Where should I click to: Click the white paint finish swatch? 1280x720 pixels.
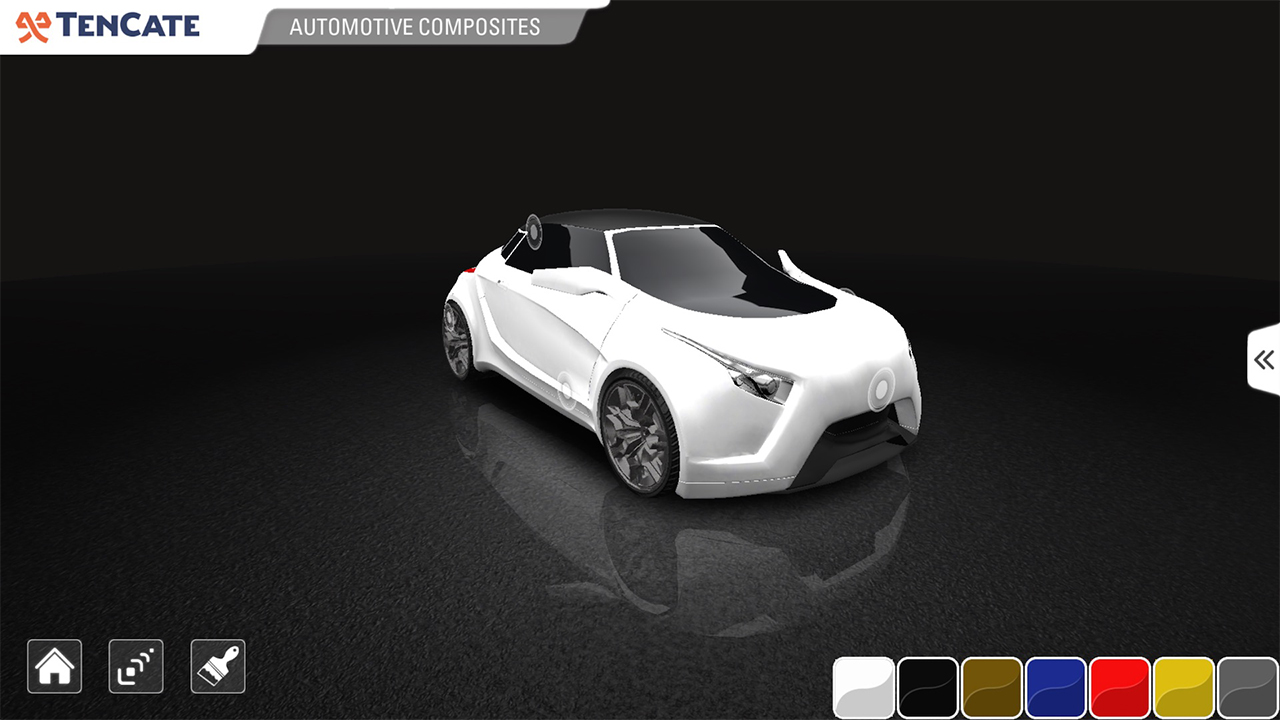[x=864, y=688]
